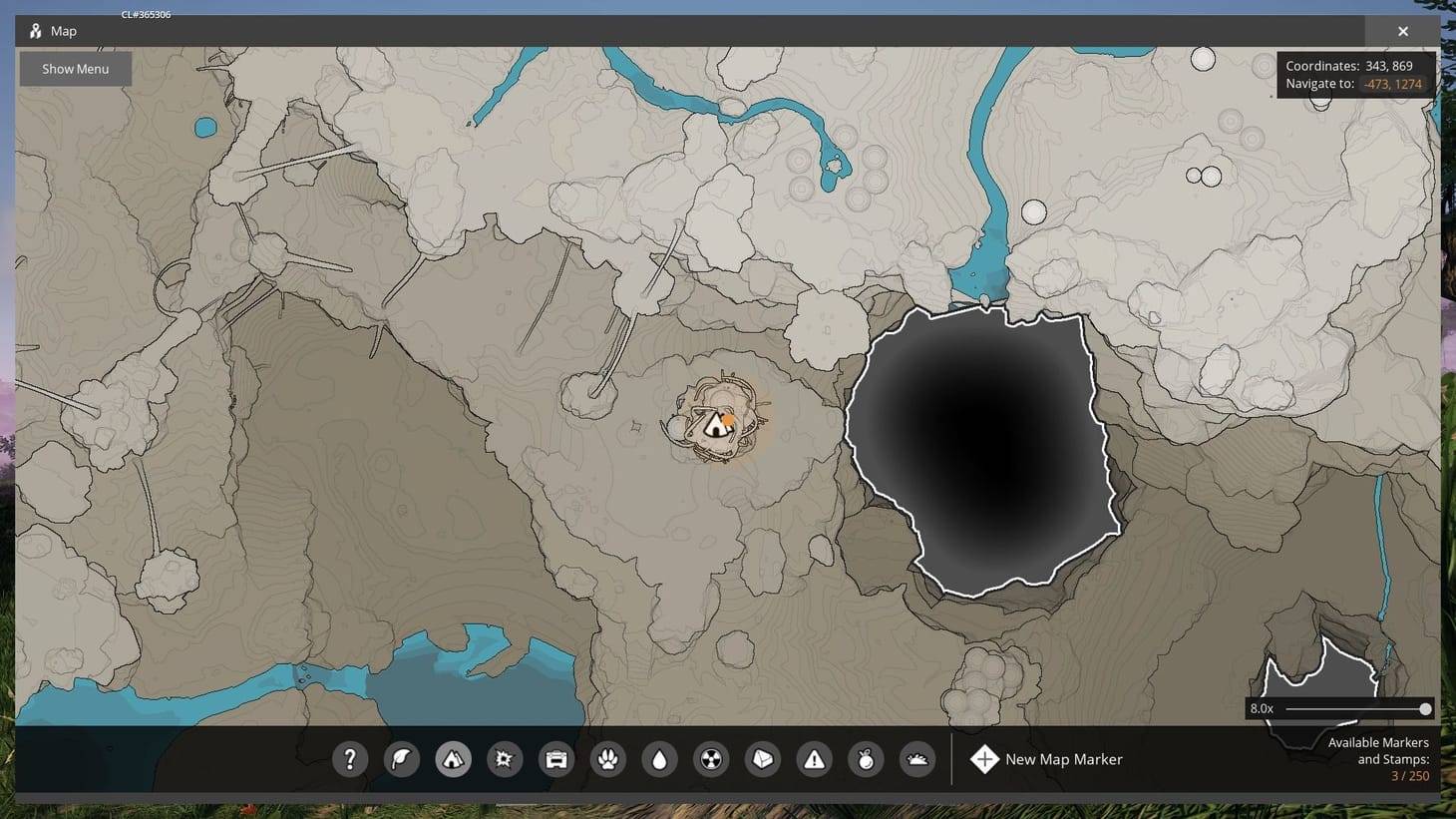1456x819 pixels.
Task: Select the question mark marker stamp
Action: click(350, 759)
